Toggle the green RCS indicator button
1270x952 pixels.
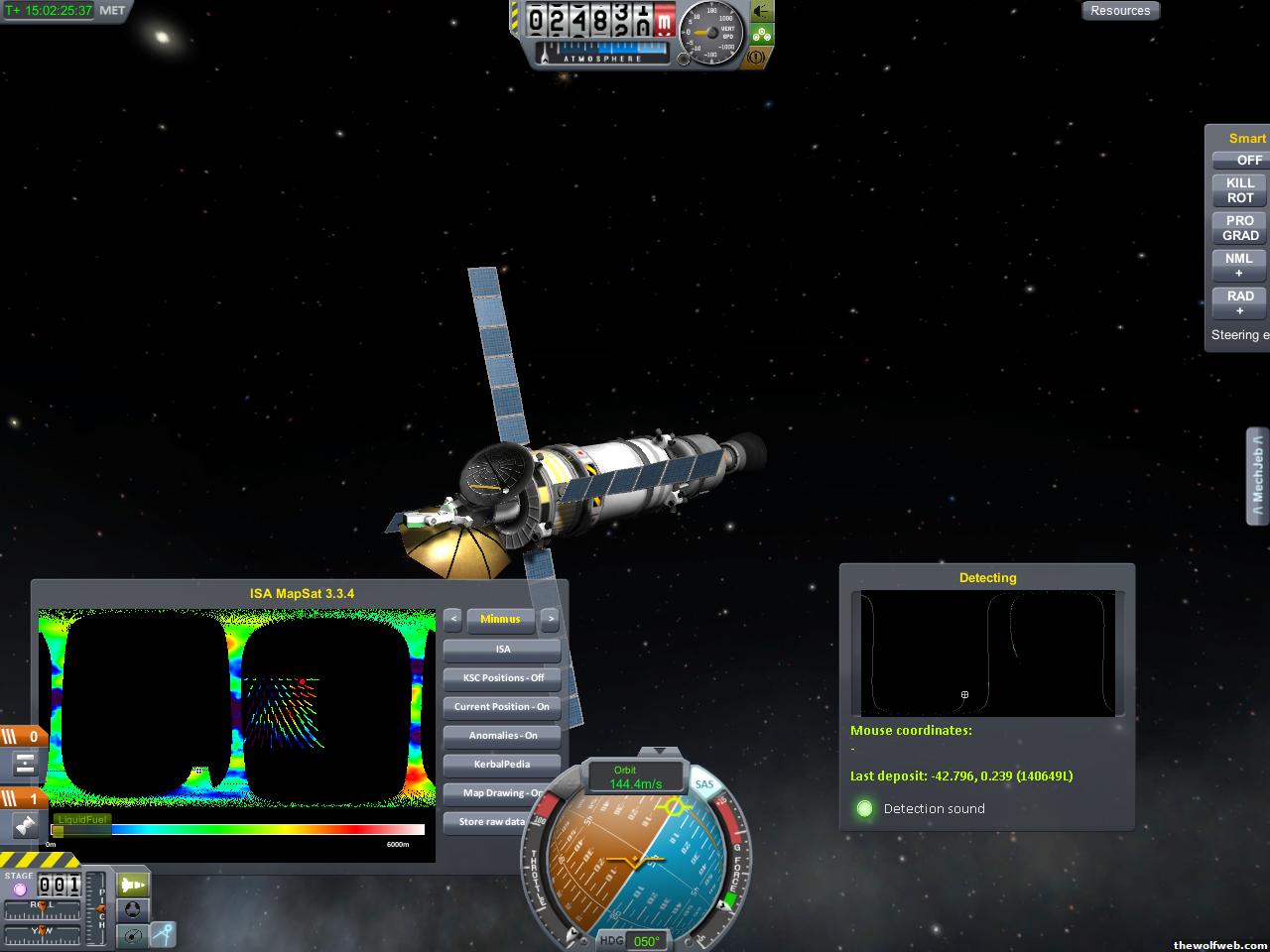coord(761,35)
